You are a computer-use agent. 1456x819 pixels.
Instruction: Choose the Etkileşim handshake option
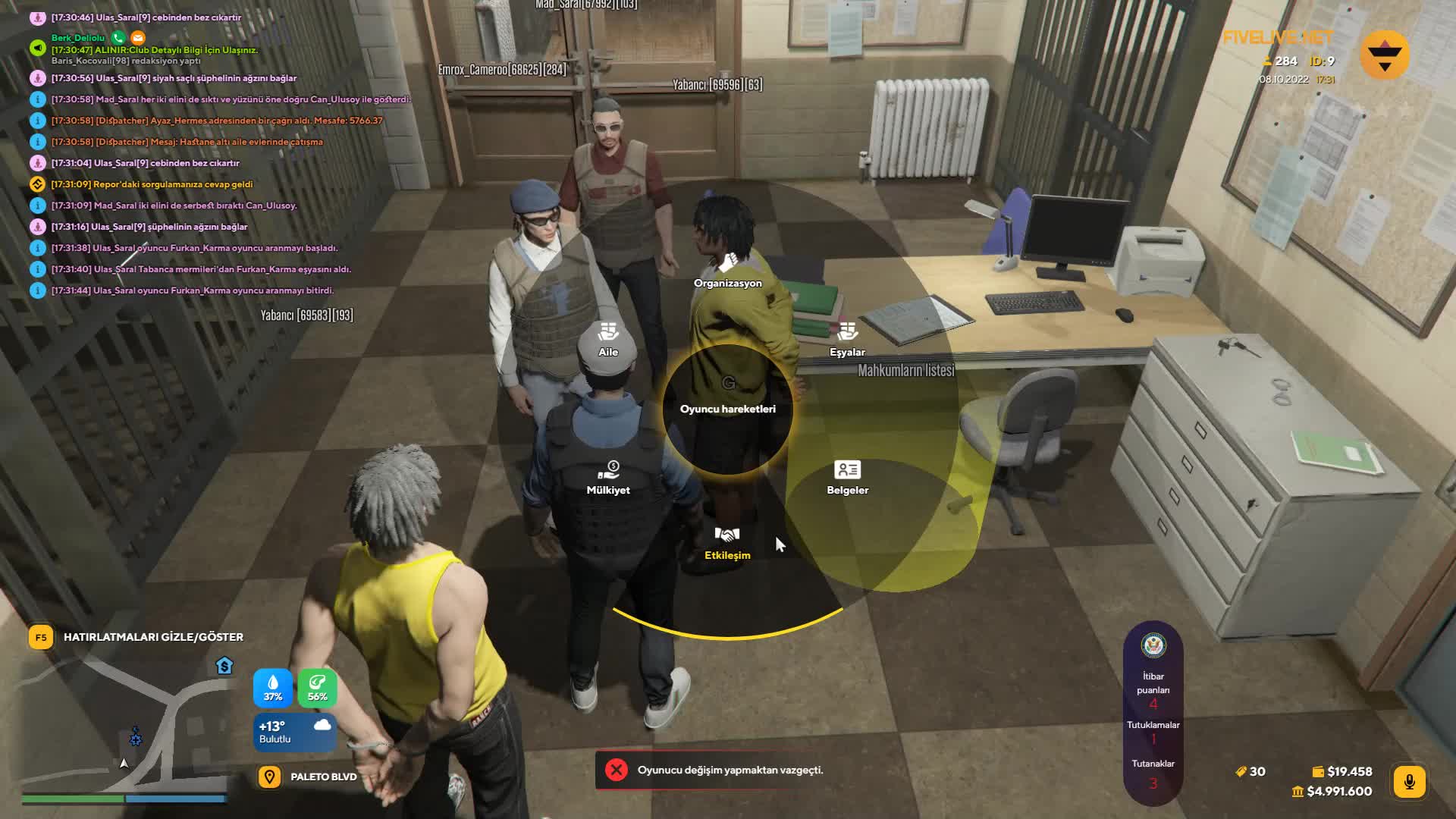click(727, 543)
